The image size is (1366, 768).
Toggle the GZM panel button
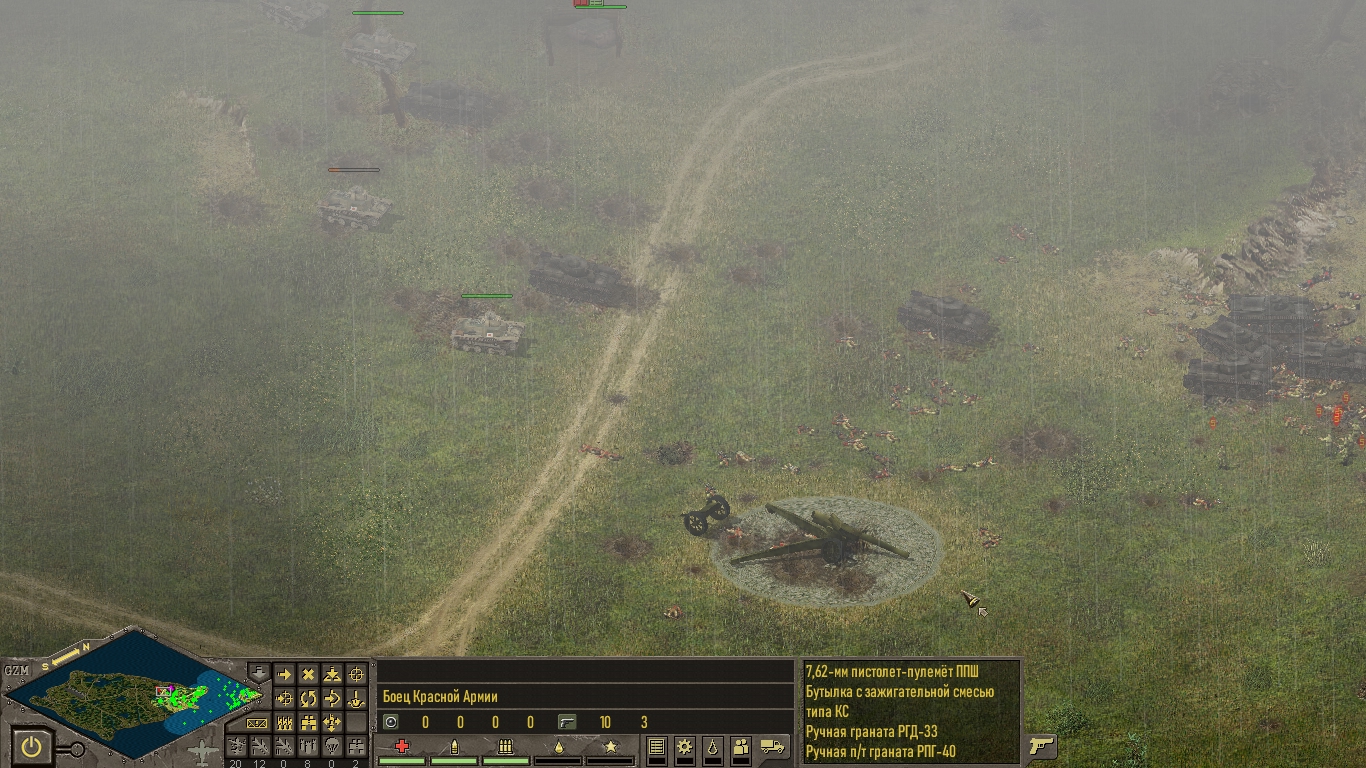[x=16, y=670]
